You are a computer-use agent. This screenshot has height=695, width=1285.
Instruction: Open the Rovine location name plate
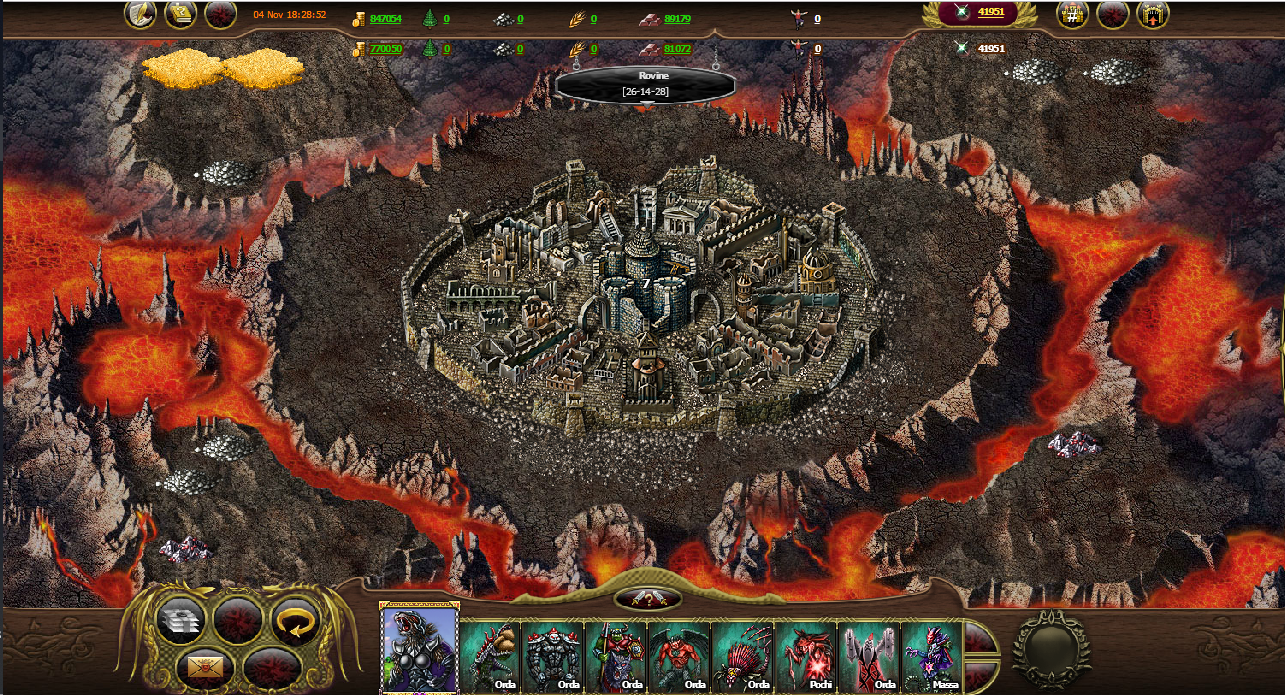coord(639,85)
